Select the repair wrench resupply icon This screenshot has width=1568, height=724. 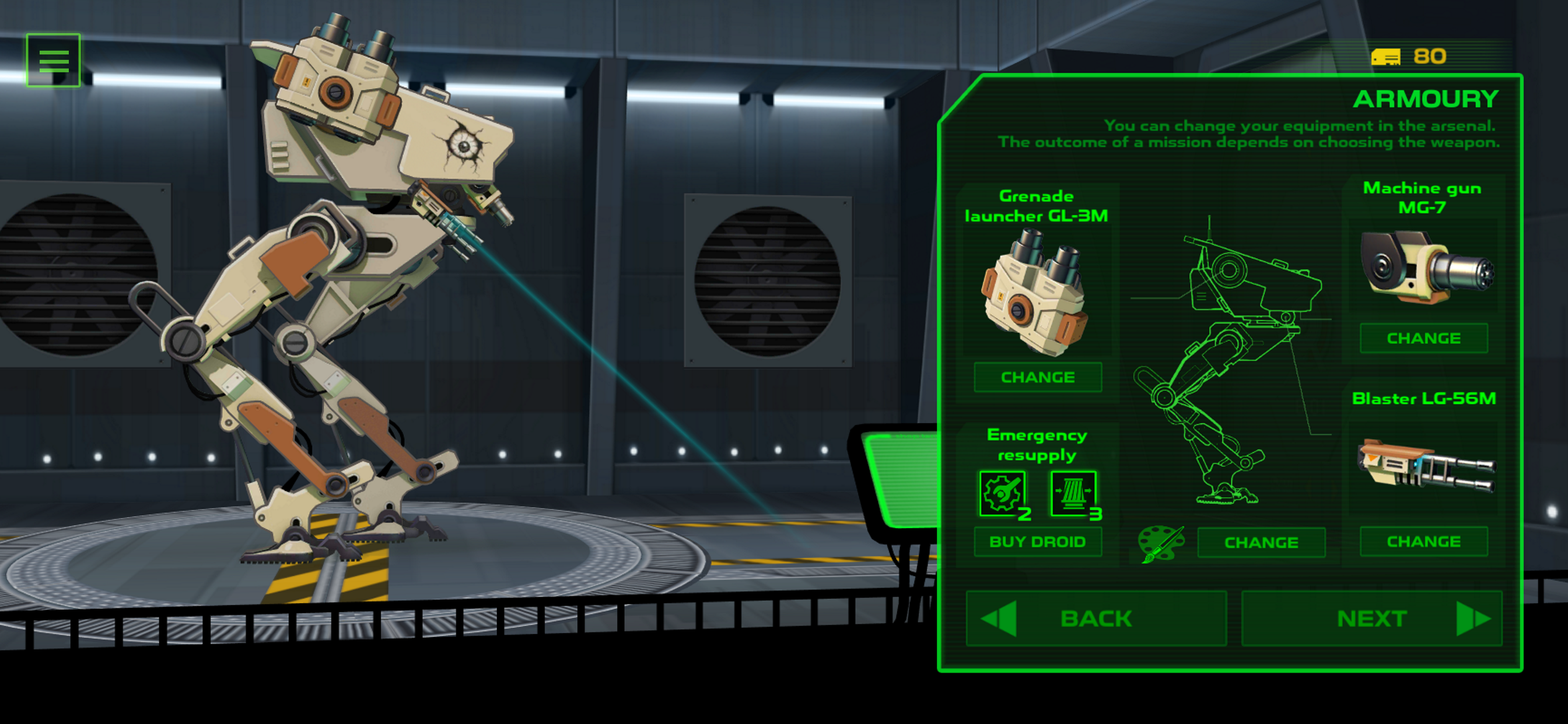[1002, 493]
